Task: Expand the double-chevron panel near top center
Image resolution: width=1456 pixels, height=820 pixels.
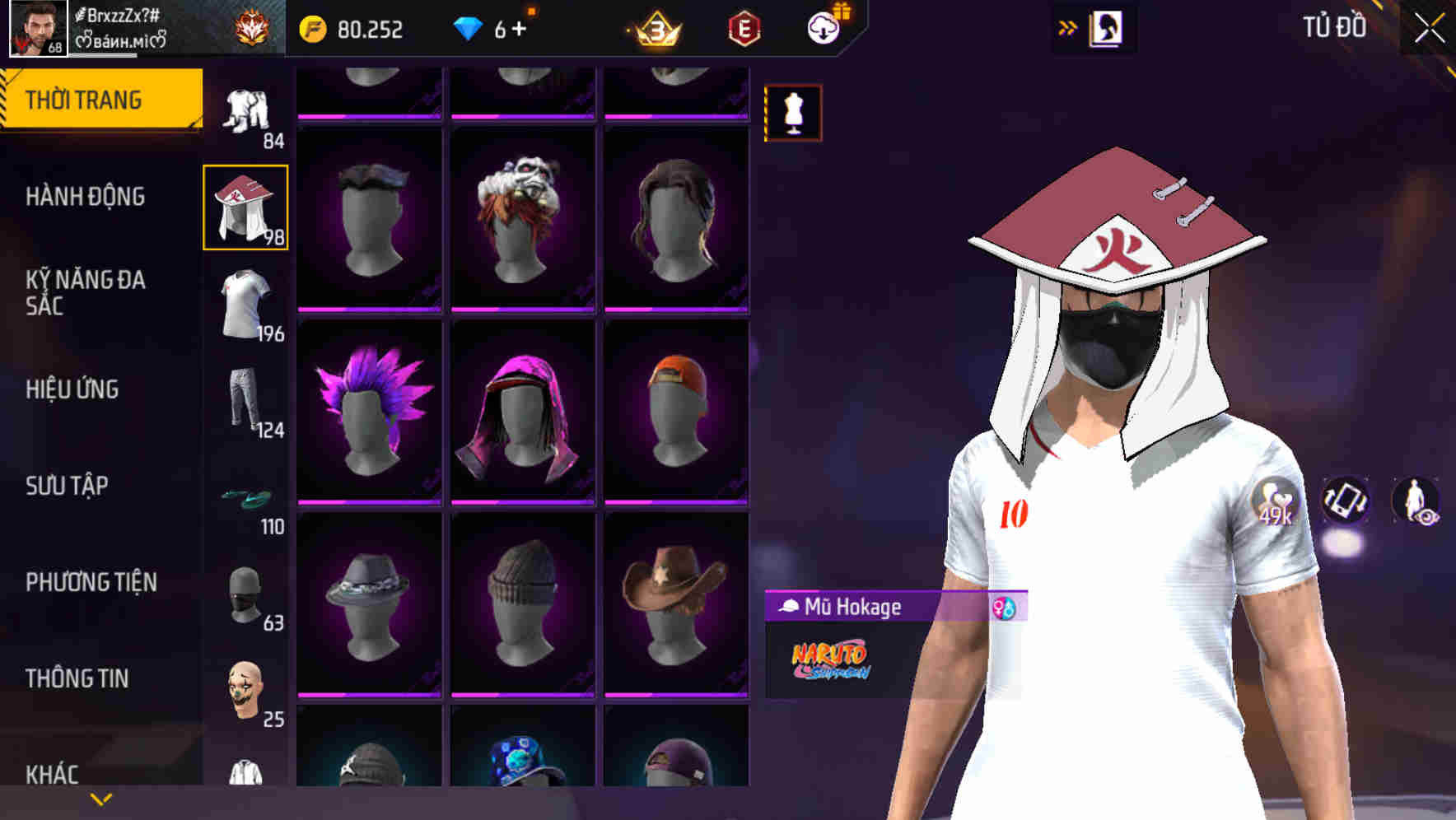Action: point(1066,27)
